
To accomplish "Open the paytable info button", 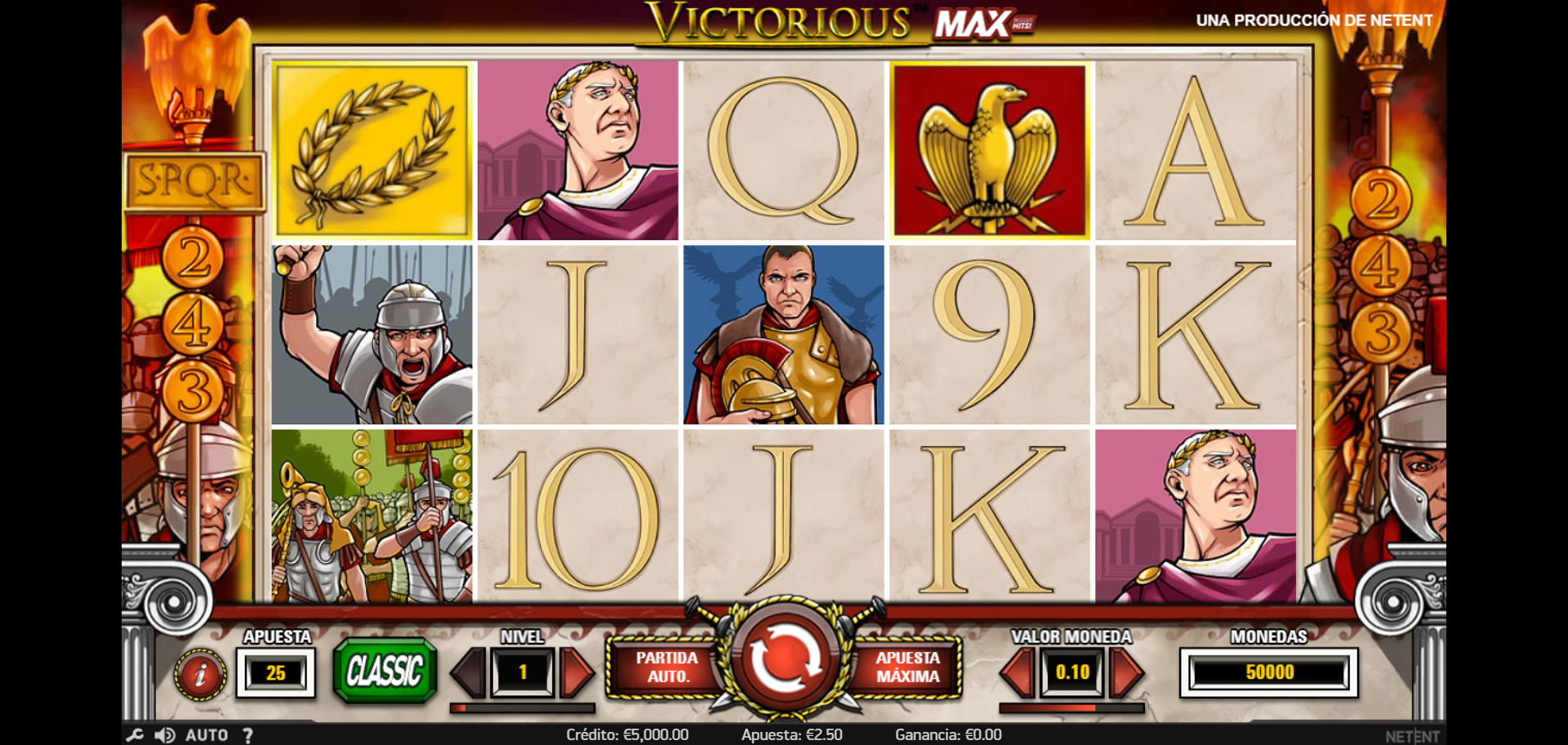I will tap(199, 674).
